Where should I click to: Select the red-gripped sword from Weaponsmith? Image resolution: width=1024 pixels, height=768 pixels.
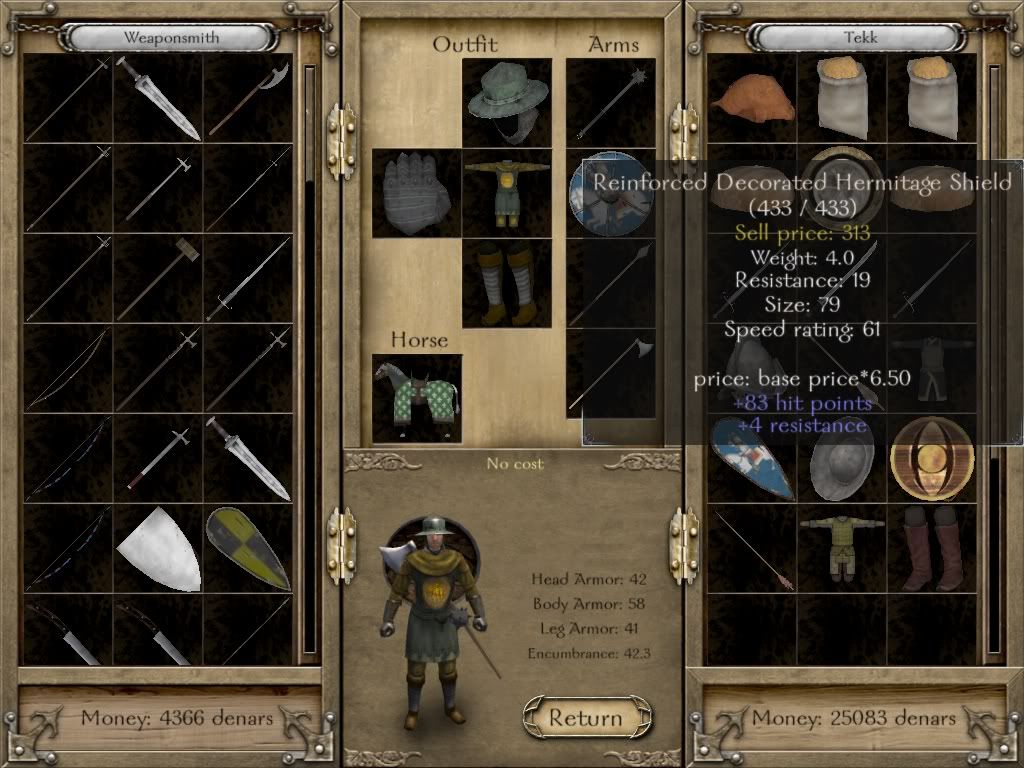click(158, 458)
